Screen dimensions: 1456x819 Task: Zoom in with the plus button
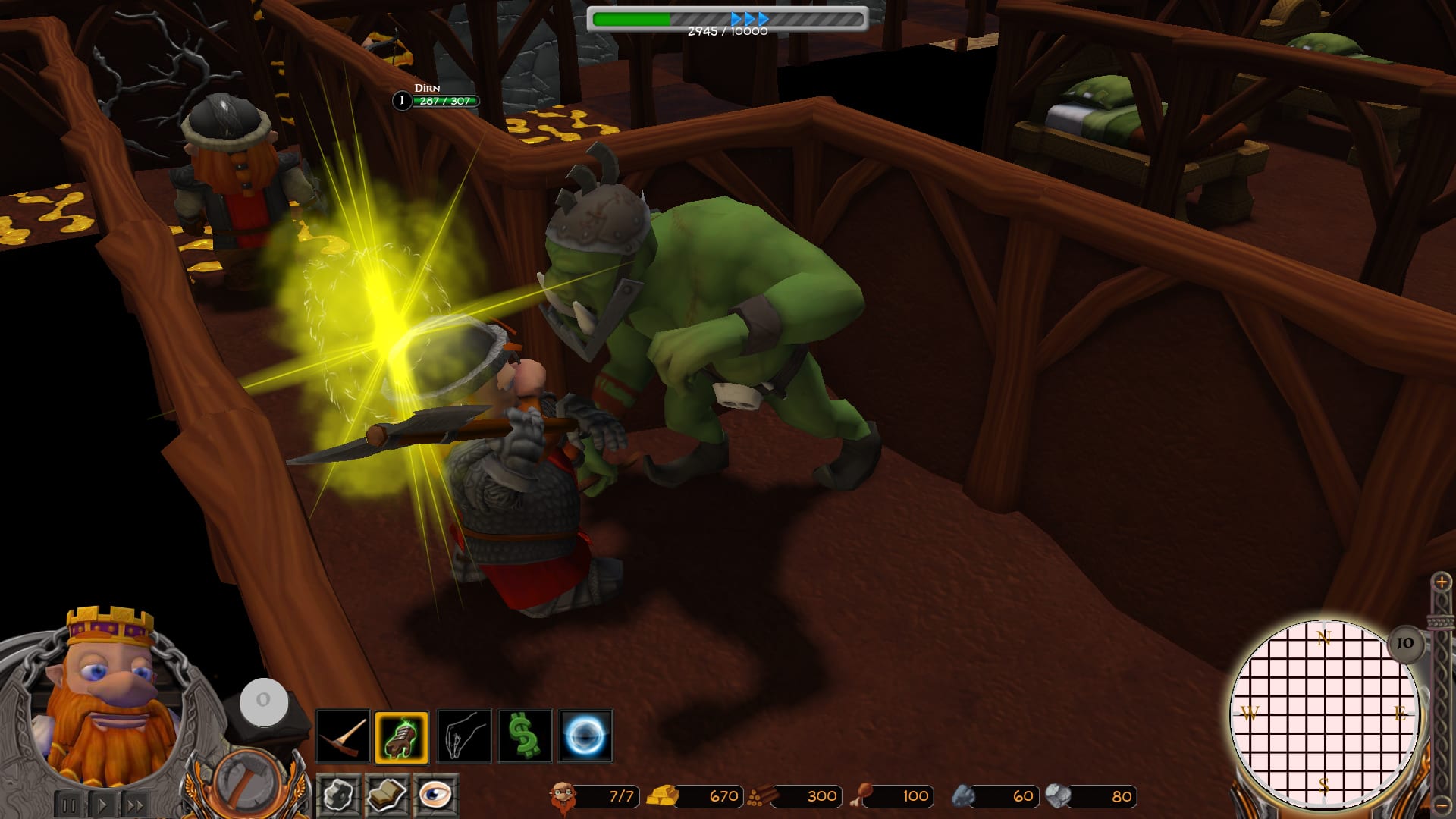(1442, 582)
